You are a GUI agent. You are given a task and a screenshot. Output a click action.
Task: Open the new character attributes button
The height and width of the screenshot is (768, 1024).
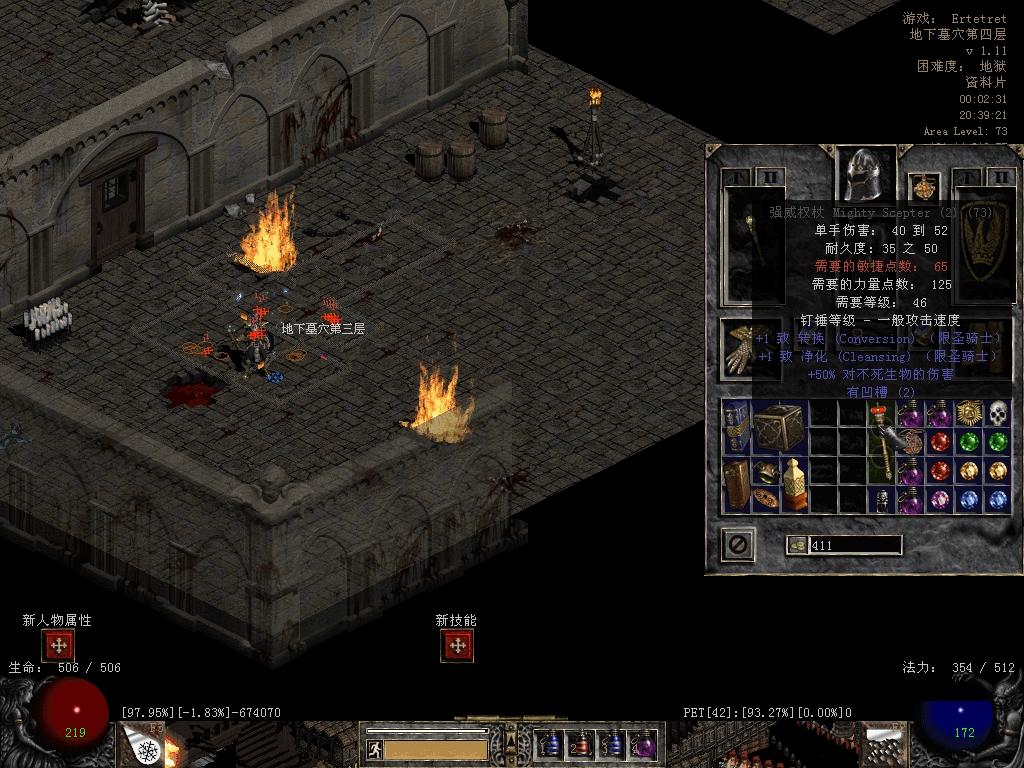click(x=58, y=645)
